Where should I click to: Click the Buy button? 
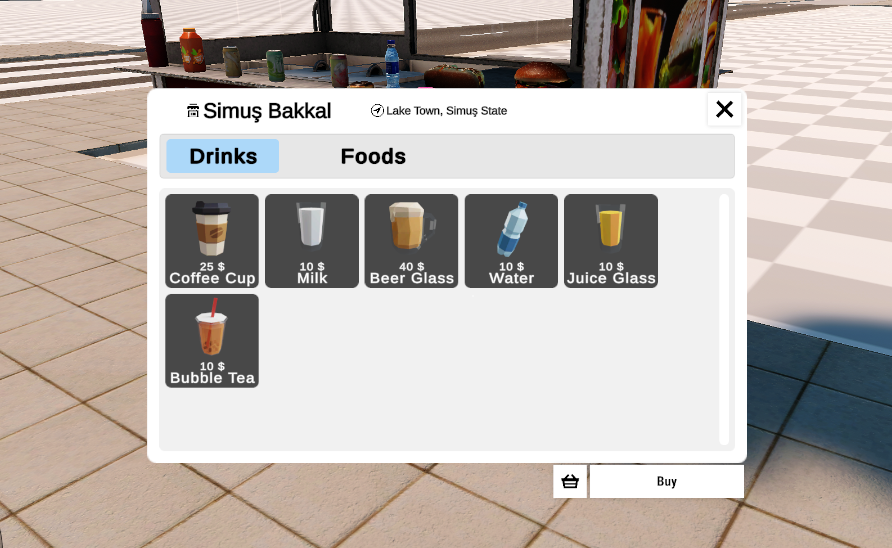pyautogui.click(x=667, y=481)
